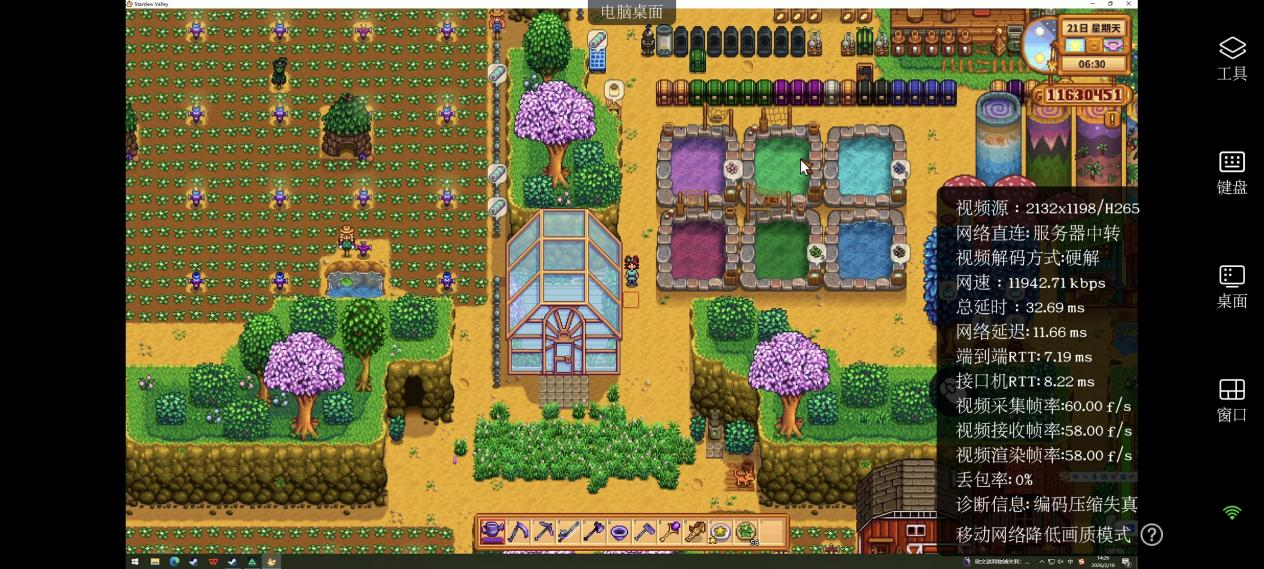
Task: Select the horse flute slot
Action: click(695, 532)
